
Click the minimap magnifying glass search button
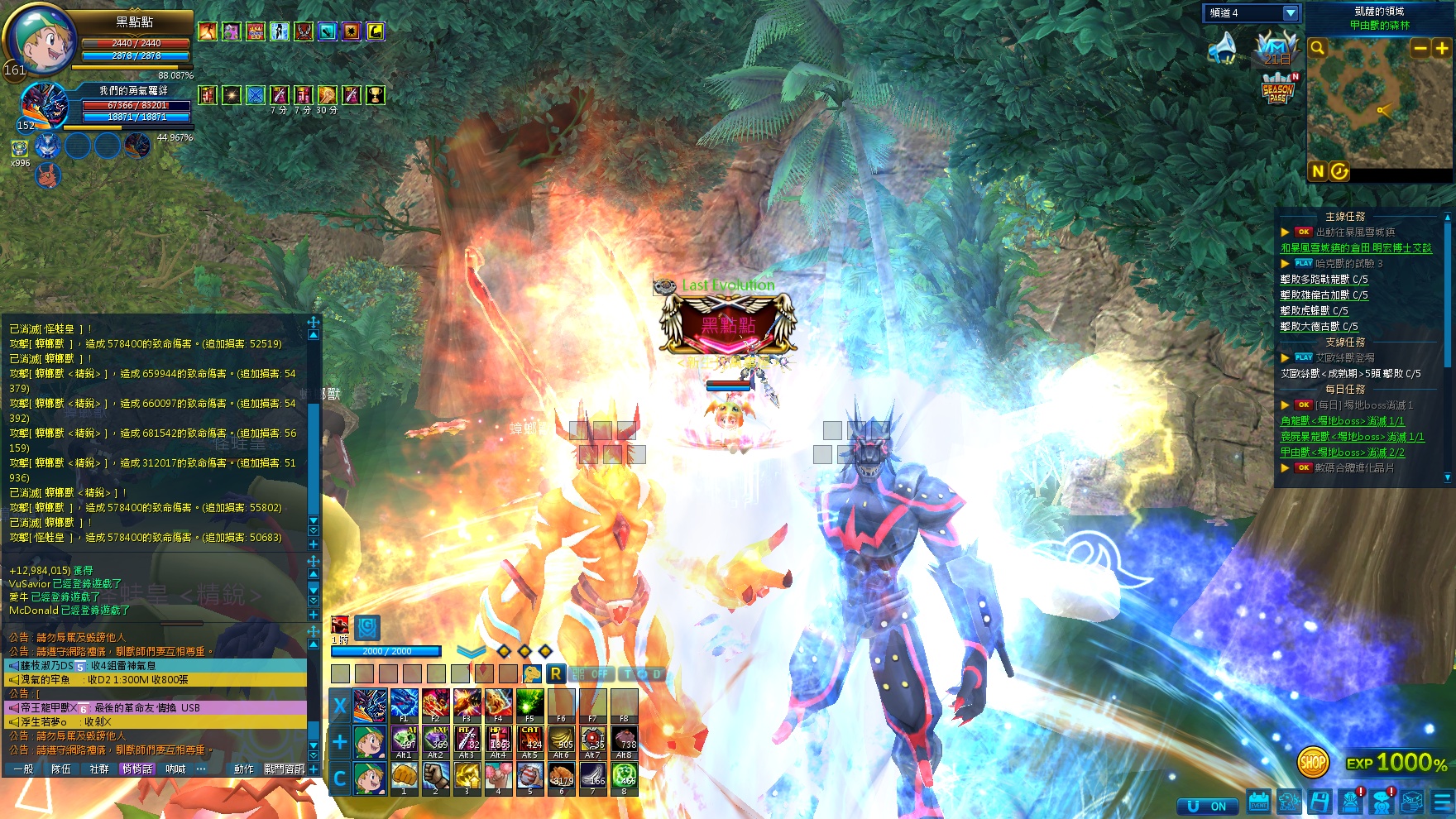point(1318,49)
